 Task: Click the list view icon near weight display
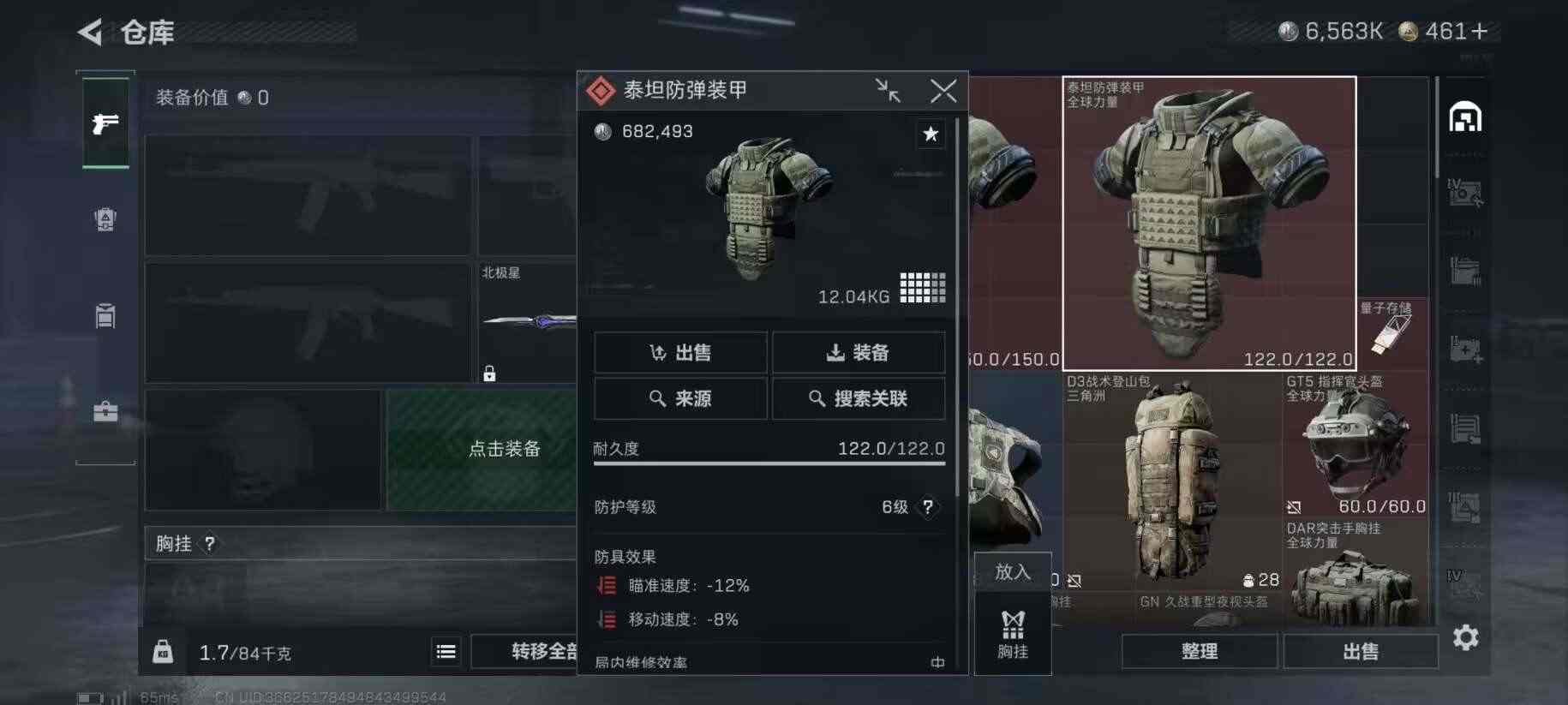(x=445, y=652)
